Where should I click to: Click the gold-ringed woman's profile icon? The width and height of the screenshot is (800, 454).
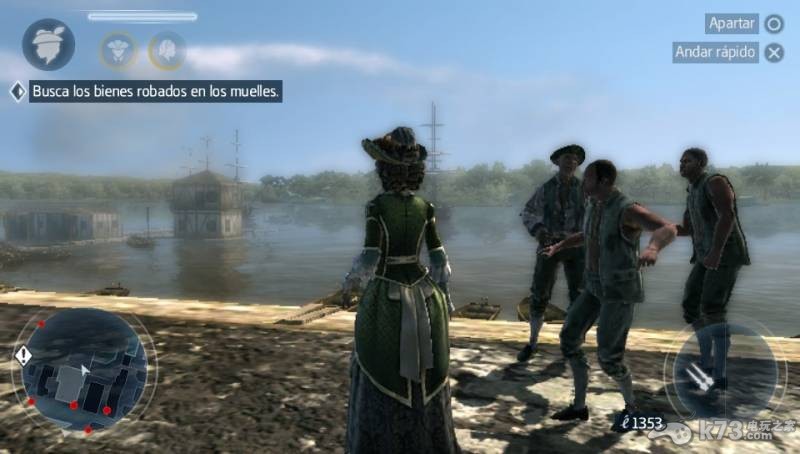[166, 49]
